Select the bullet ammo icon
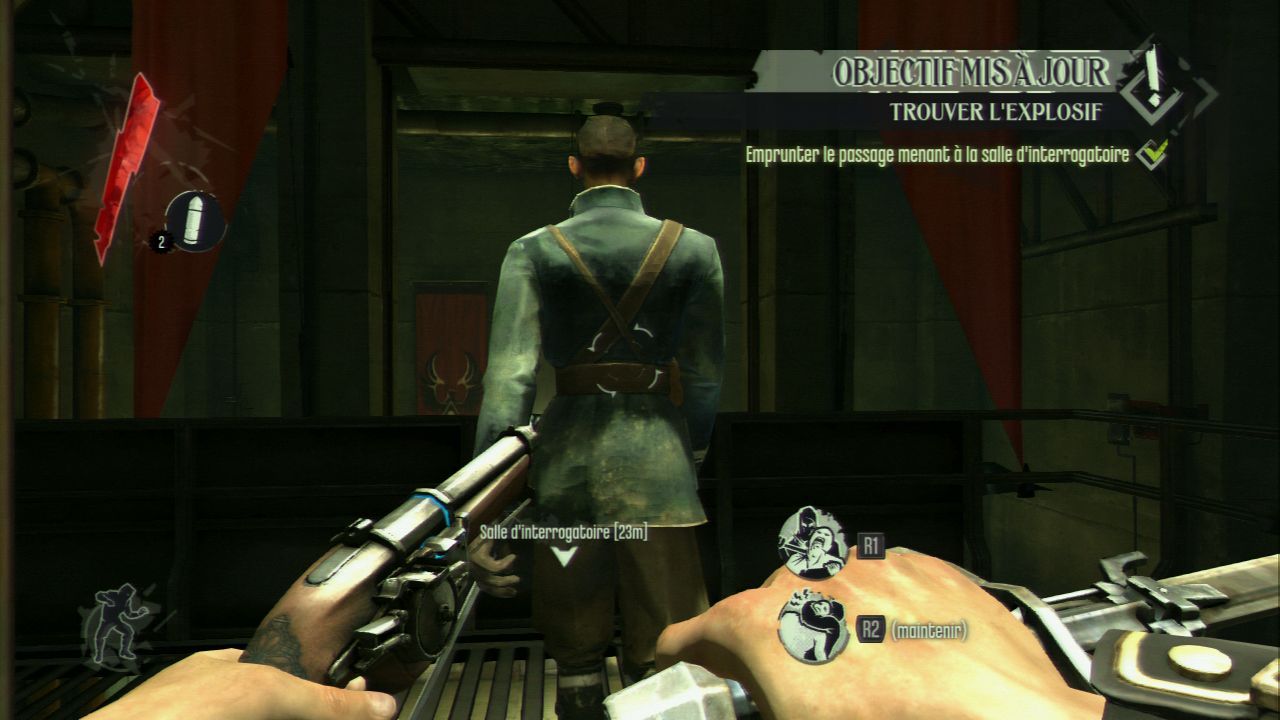This screenshot has height=720, width=1280. point(195,220)
